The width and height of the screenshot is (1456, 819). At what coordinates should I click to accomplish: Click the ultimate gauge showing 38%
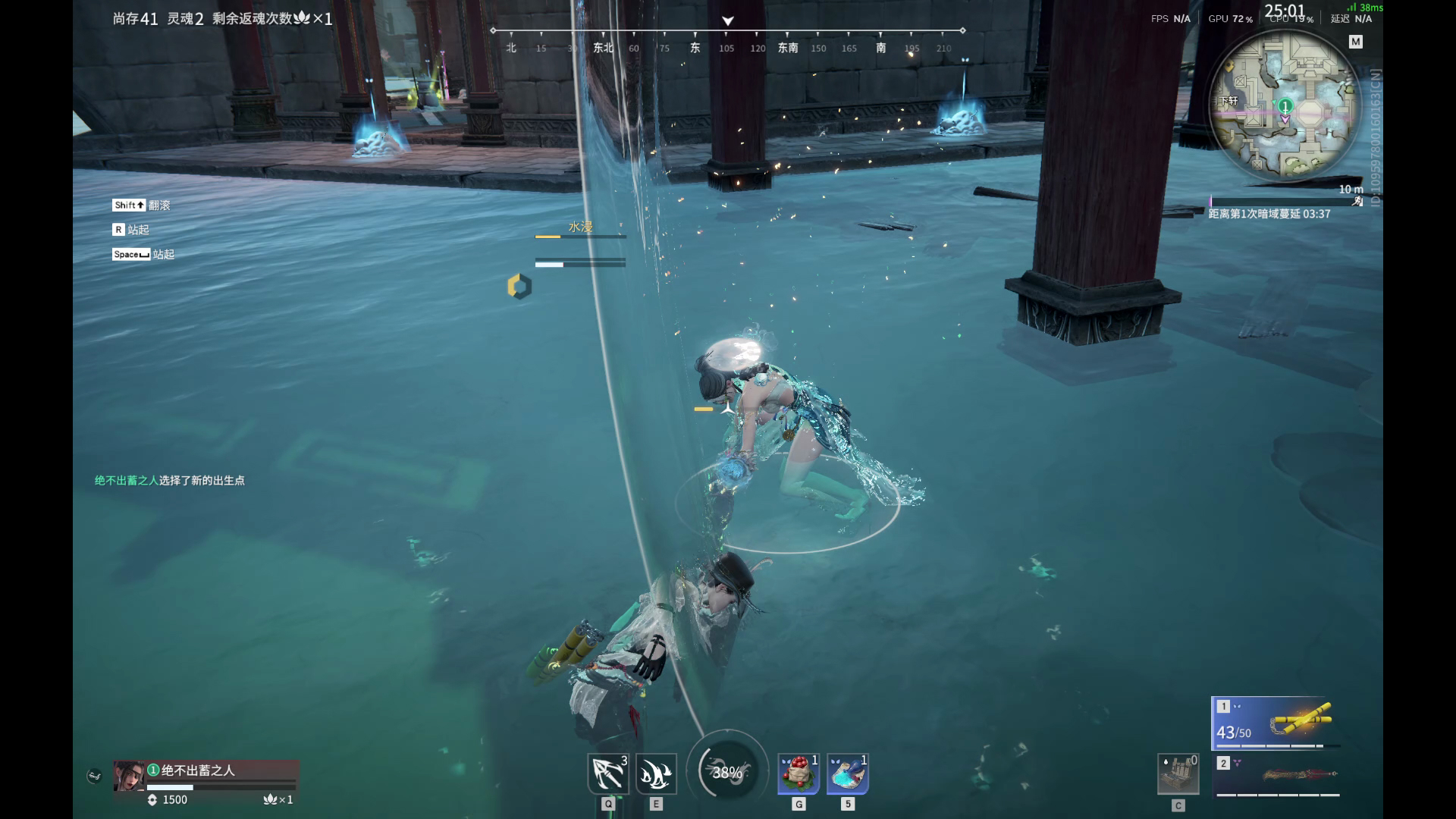727,772
